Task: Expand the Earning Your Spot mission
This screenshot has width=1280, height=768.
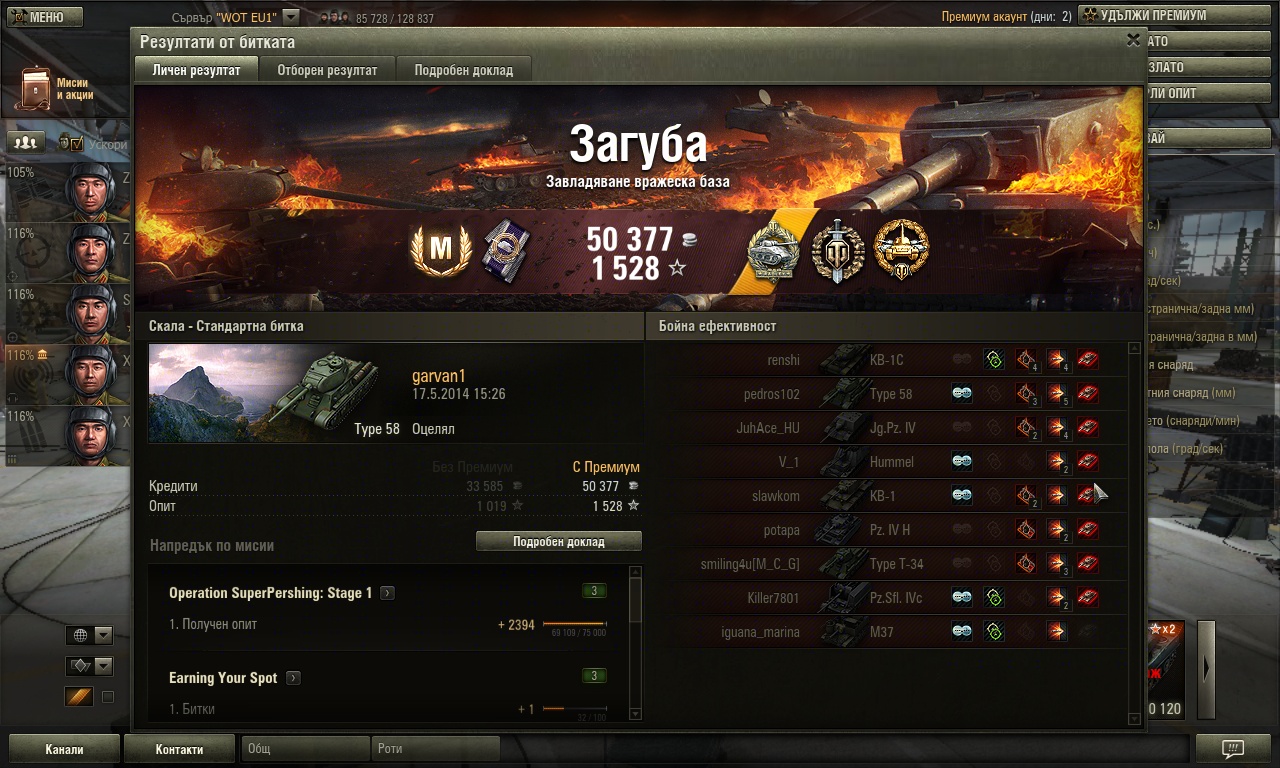Action: pyautogui.click(x=293, y=678)
